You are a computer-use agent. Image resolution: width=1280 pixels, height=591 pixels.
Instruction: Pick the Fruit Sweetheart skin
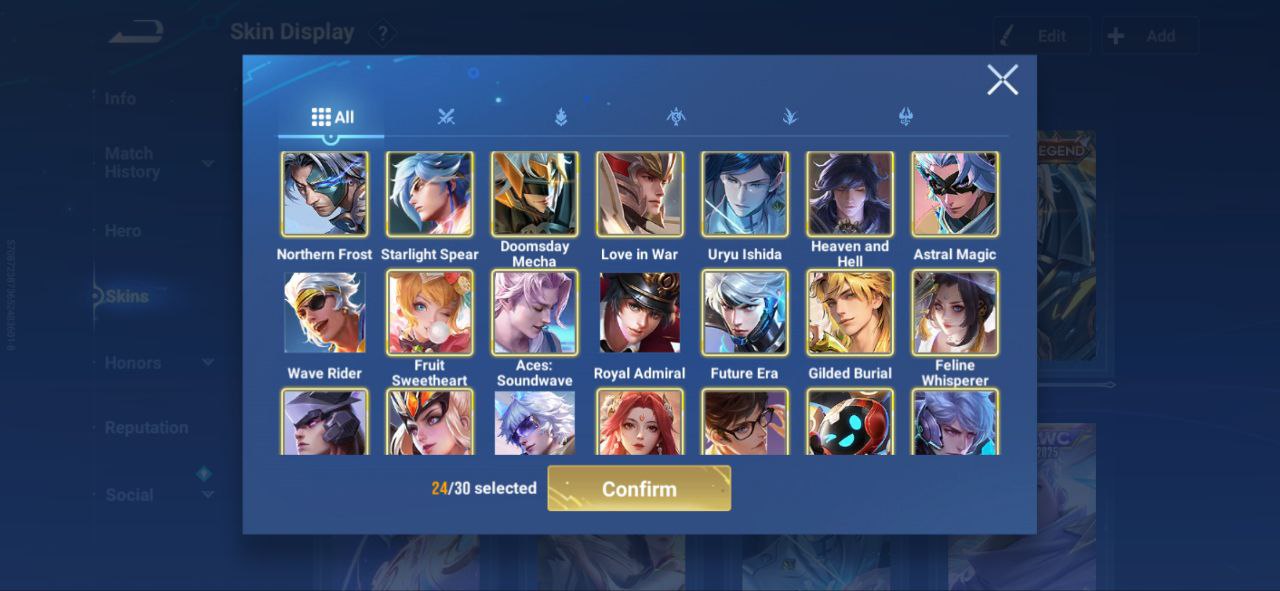[x=430, y=312]
